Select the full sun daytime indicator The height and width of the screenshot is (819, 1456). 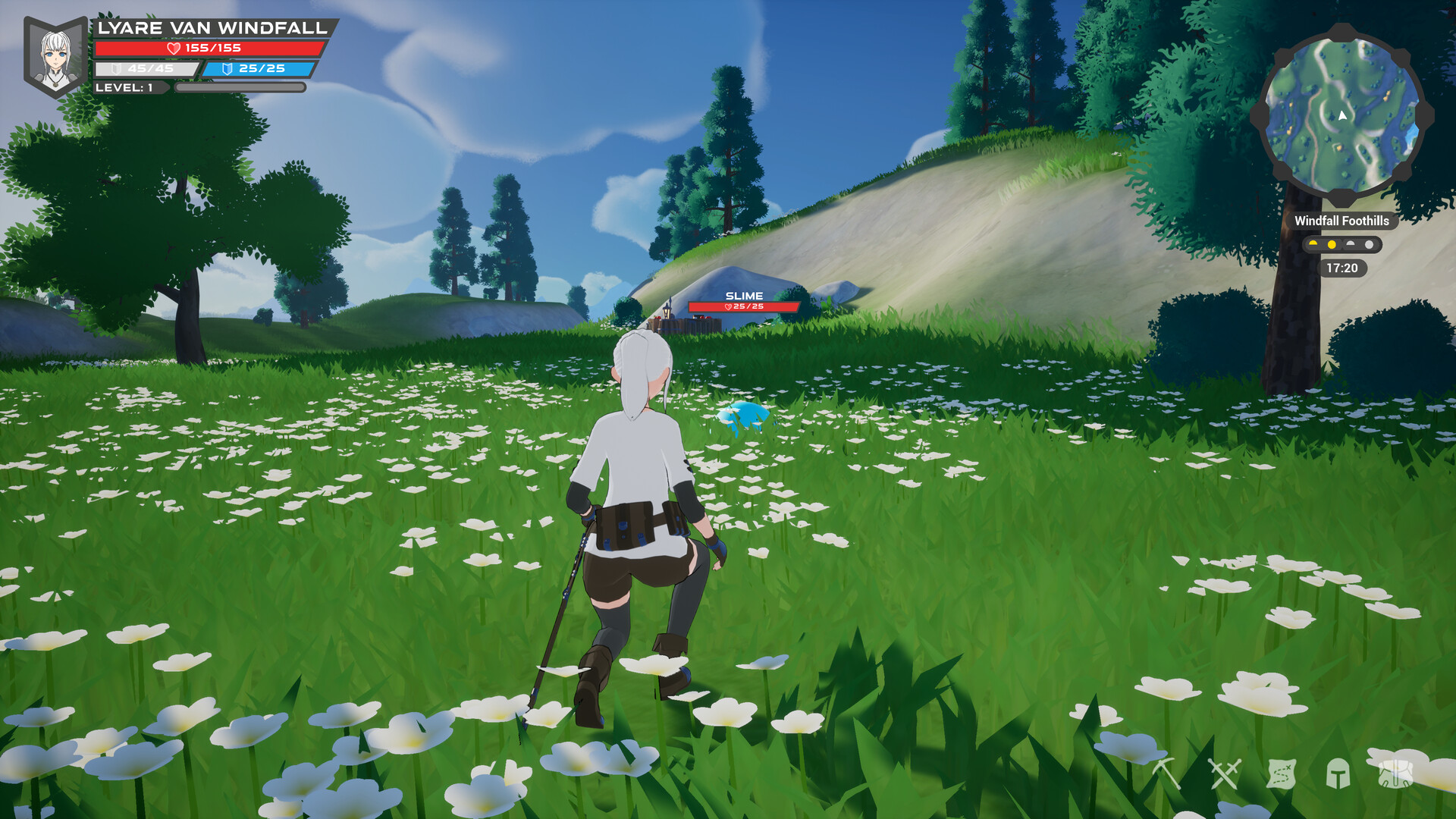click(x=1332, y=244)
